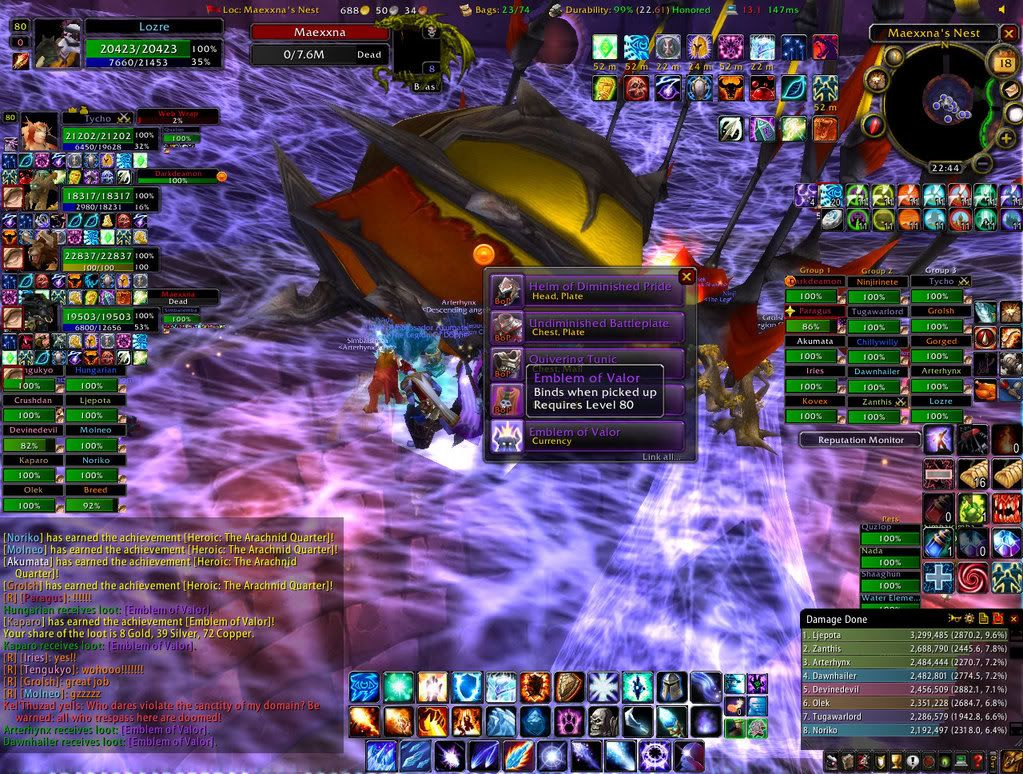Target Kovex in Group 1 raid frame

pos(815,400)
